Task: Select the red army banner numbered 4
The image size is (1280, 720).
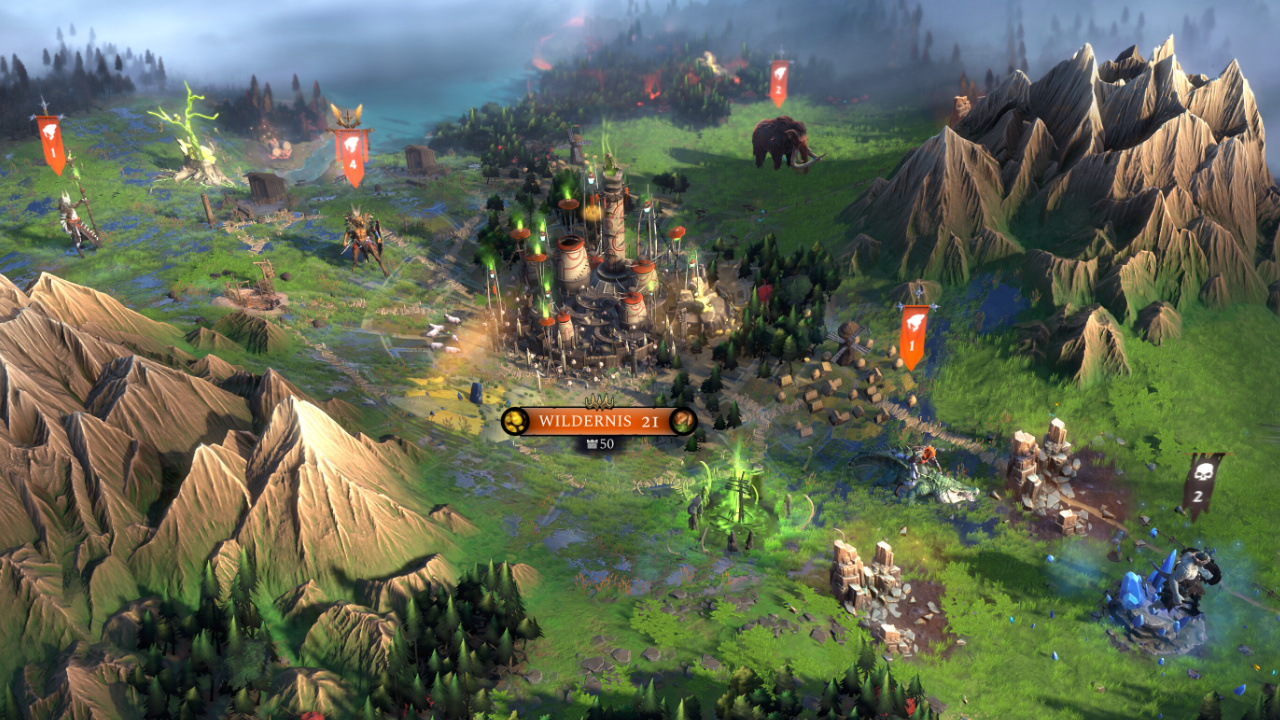Action: click(352, 154)
